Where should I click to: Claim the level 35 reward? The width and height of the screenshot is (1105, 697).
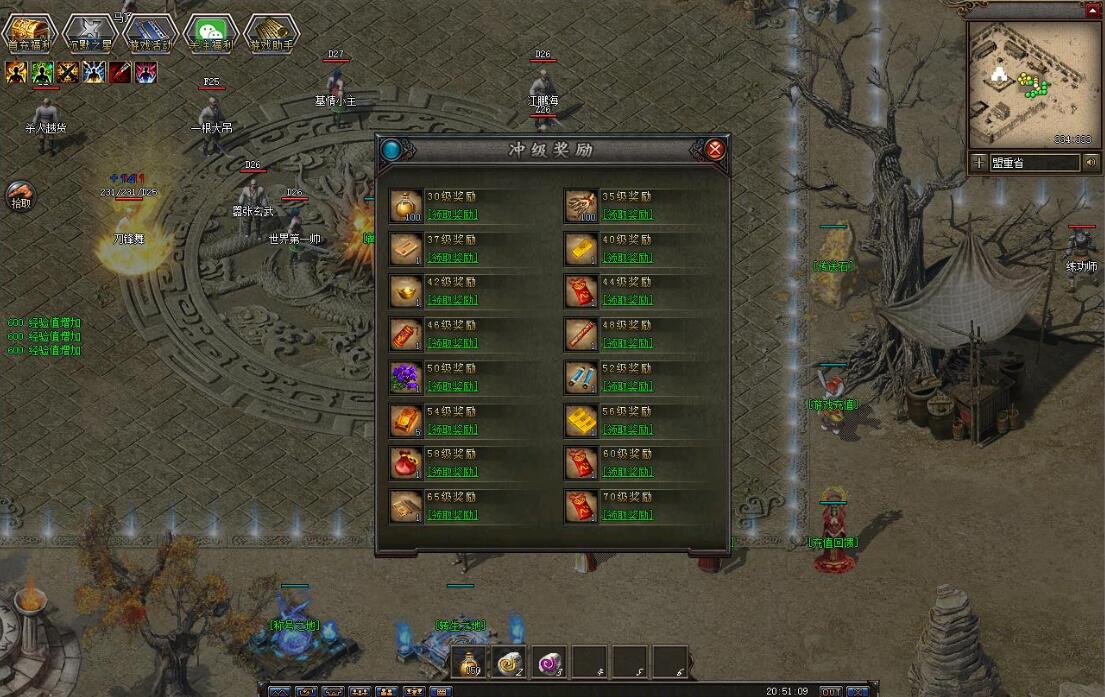627,215
